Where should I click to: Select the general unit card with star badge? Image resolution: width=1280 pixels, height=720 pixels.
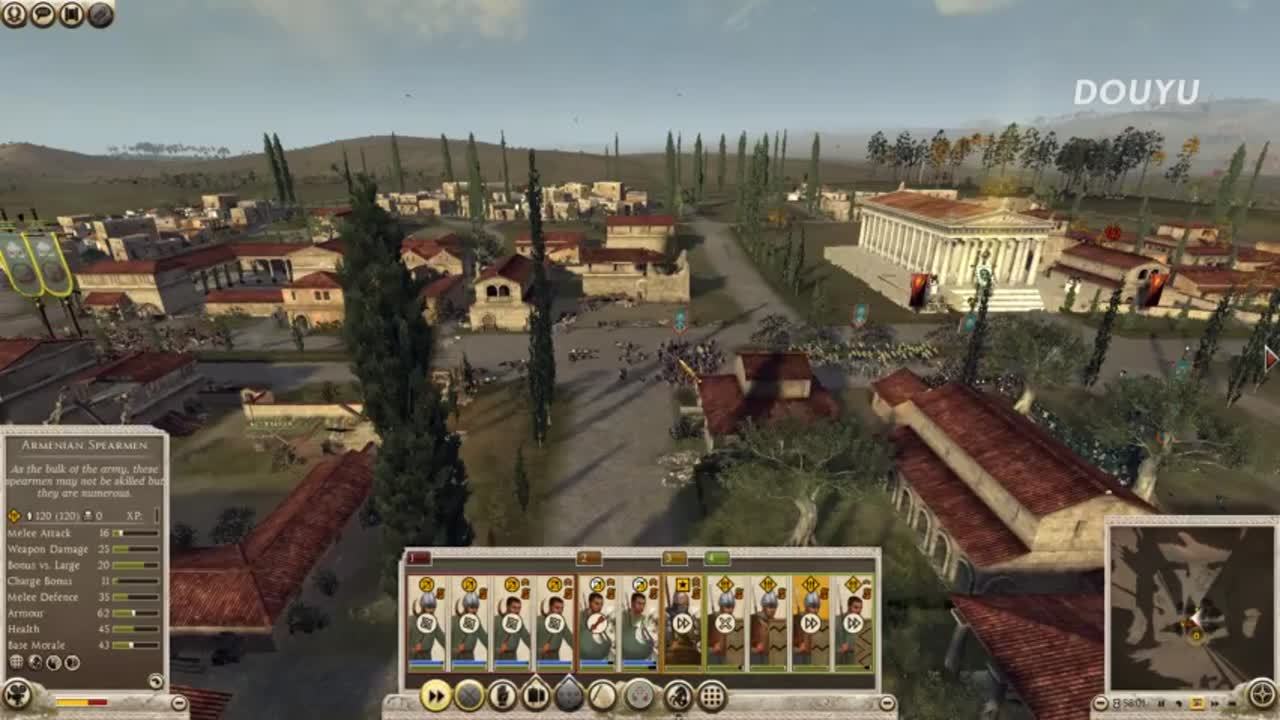coord(684,622)
